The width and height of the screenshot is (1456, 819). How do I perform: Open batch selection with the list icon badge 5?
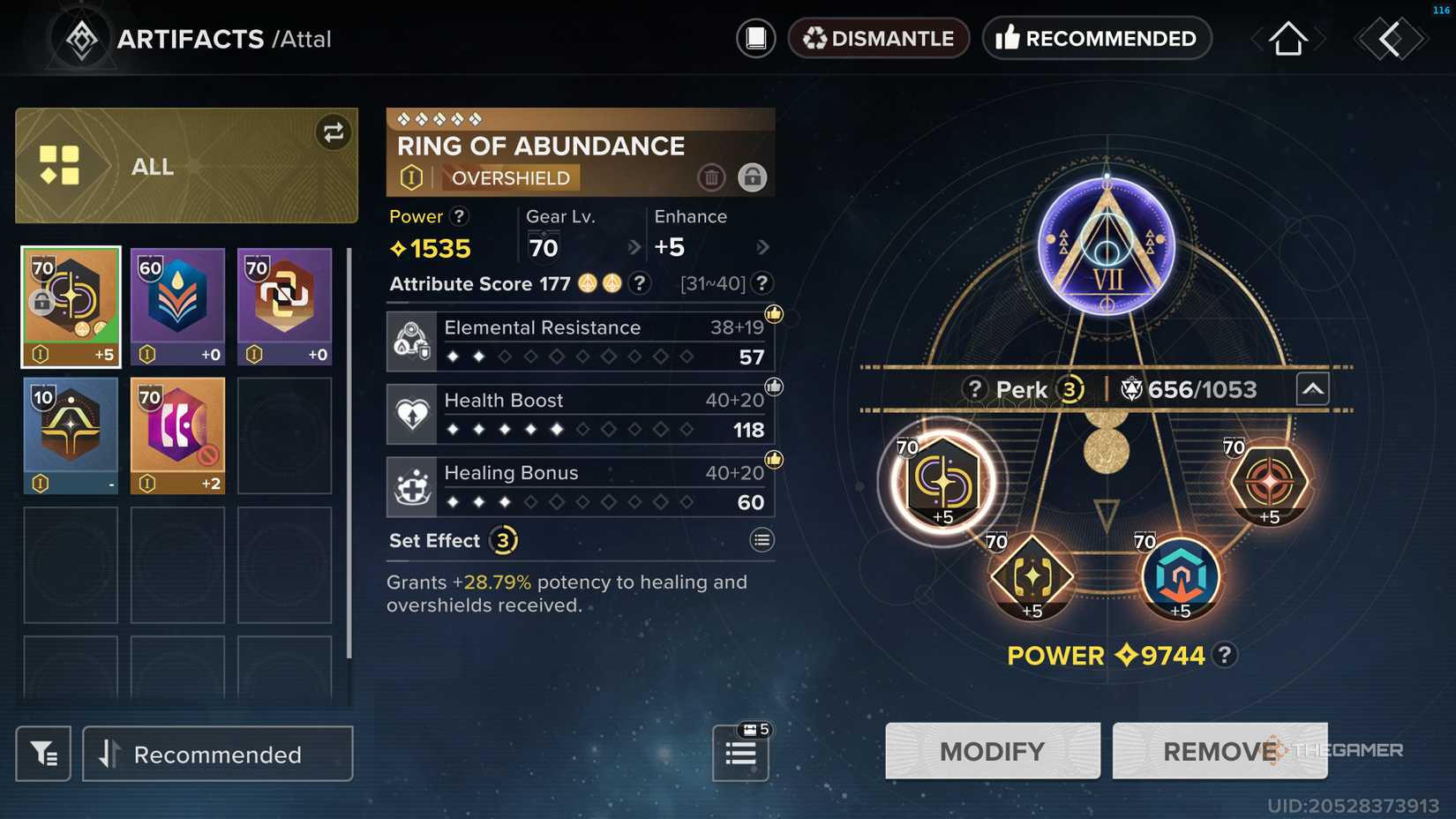coord(740,754)
